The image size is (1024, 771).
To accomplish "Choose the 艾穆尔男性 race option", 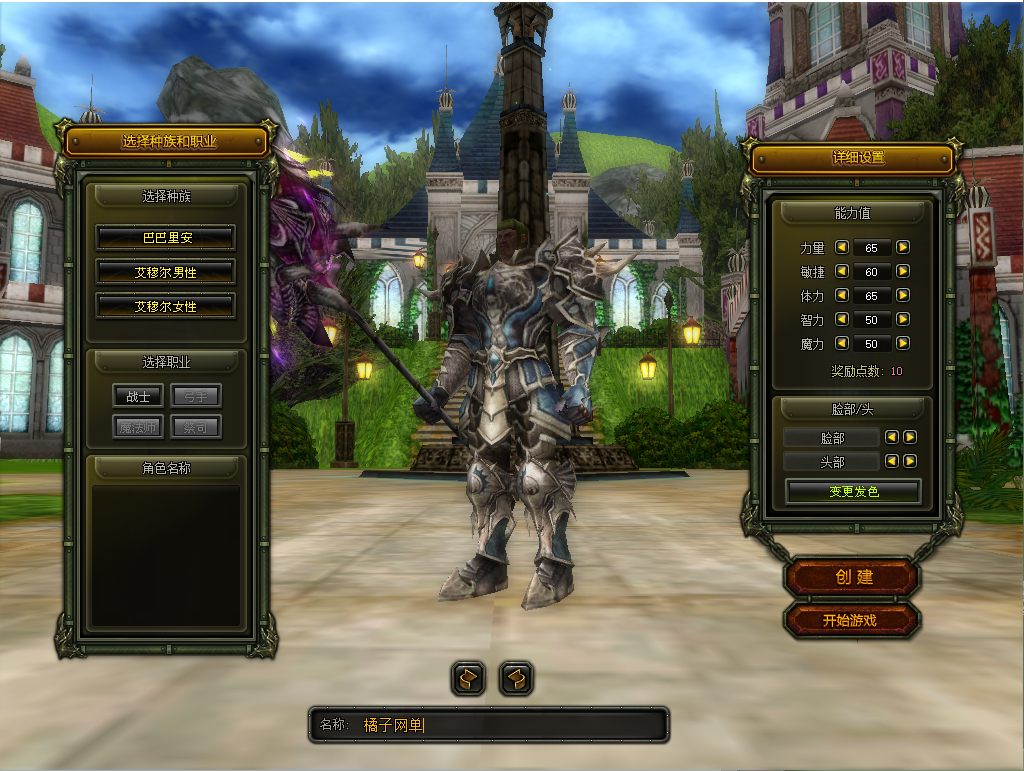I will [166, 272].
